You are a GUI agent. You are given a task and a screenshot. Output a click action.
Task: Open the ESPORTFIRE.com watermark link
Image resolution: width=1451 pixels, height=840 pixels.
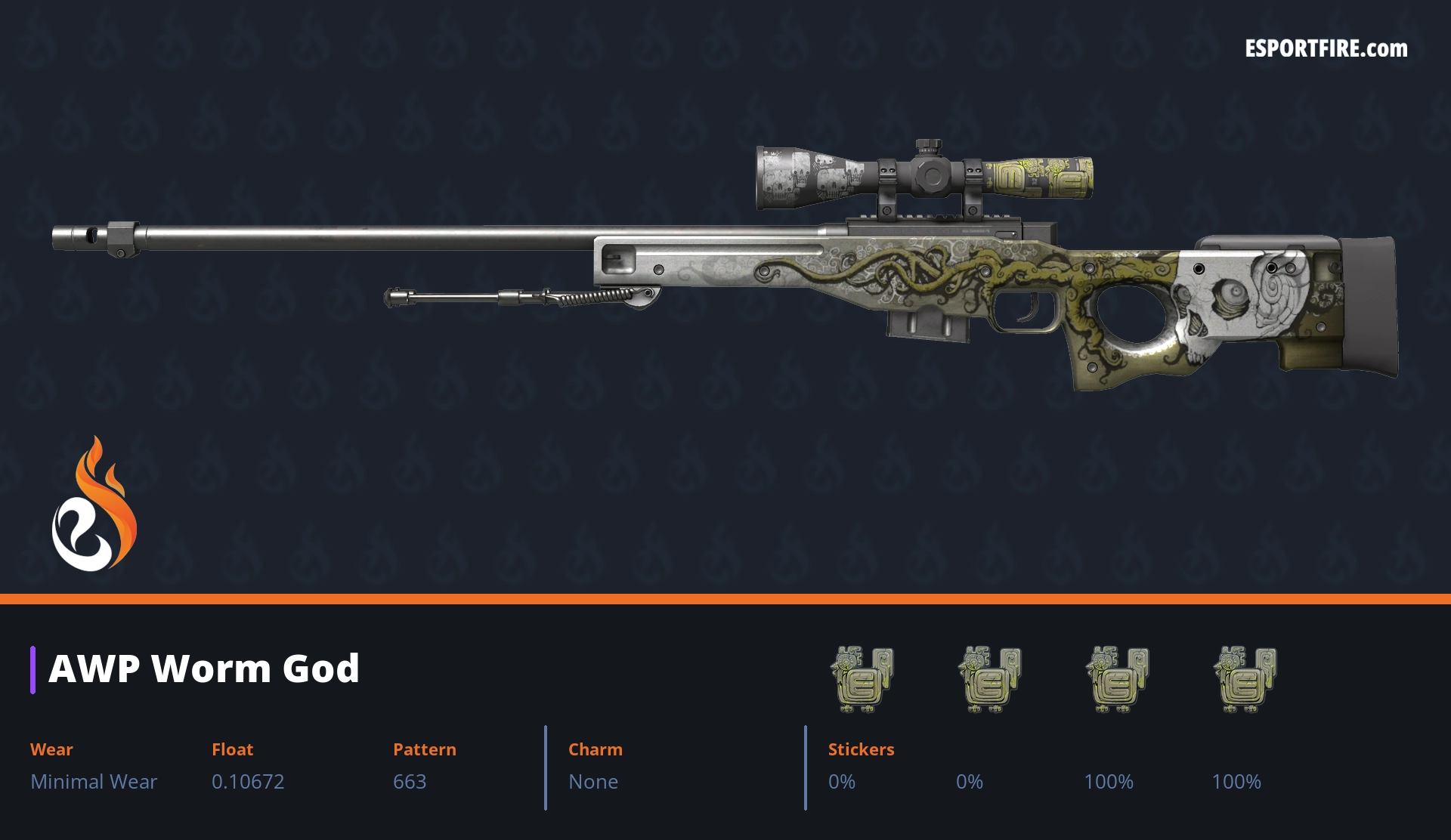1326,49
